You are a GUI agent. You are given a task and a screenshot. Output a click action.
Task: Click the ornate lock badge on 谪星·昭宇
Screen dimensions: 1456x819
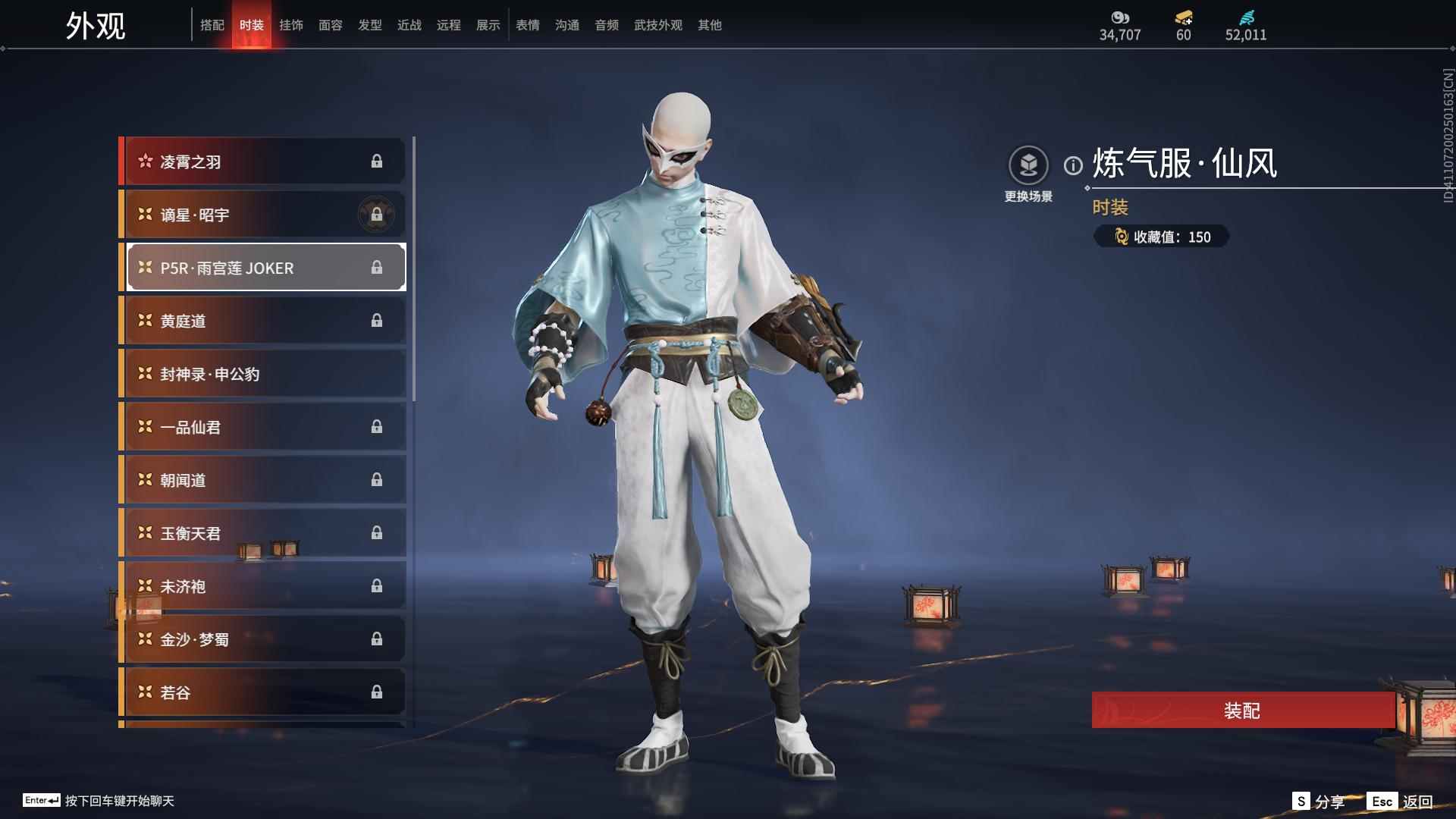click(x=376, y=215)
